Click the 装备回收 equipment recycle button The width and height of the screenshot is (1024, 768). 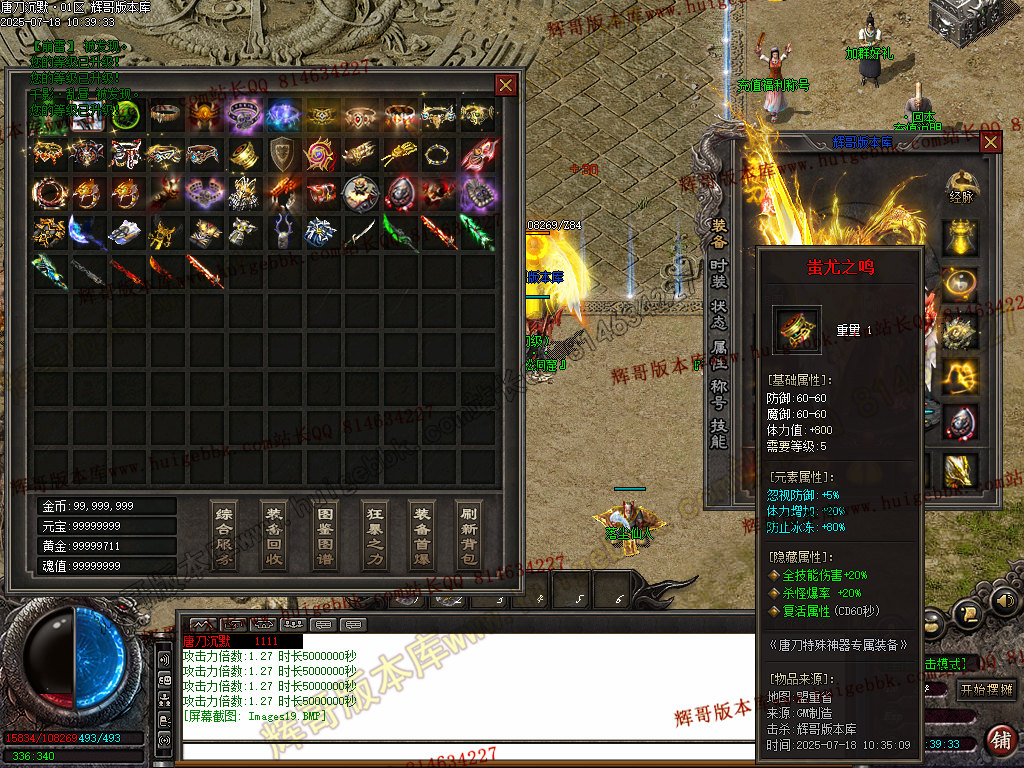[x=274, y=535]
